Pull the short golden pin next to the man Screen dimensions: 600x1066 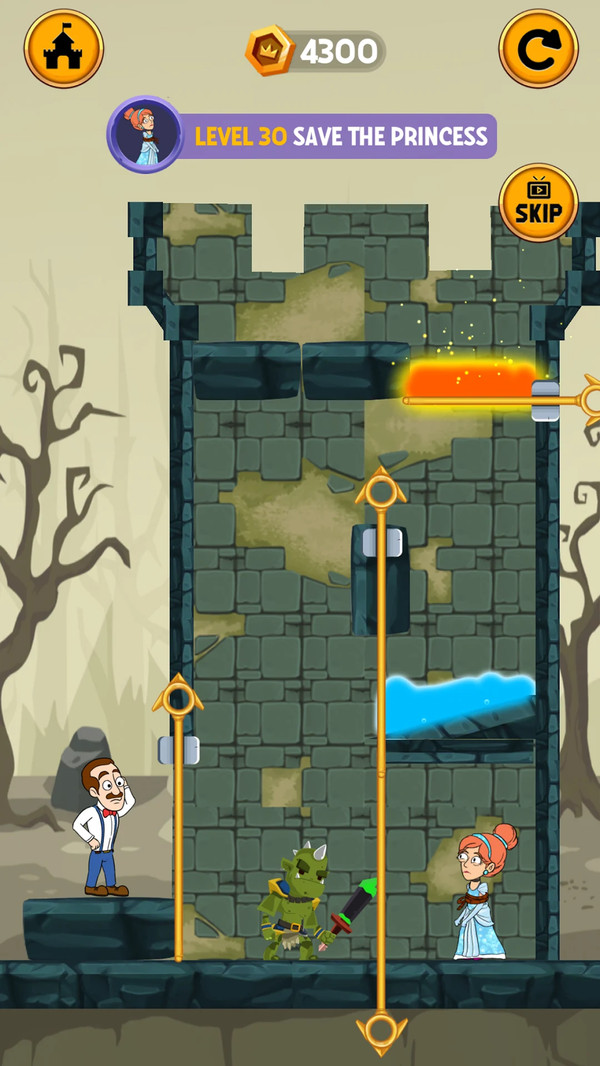click(x=178, y=696)
